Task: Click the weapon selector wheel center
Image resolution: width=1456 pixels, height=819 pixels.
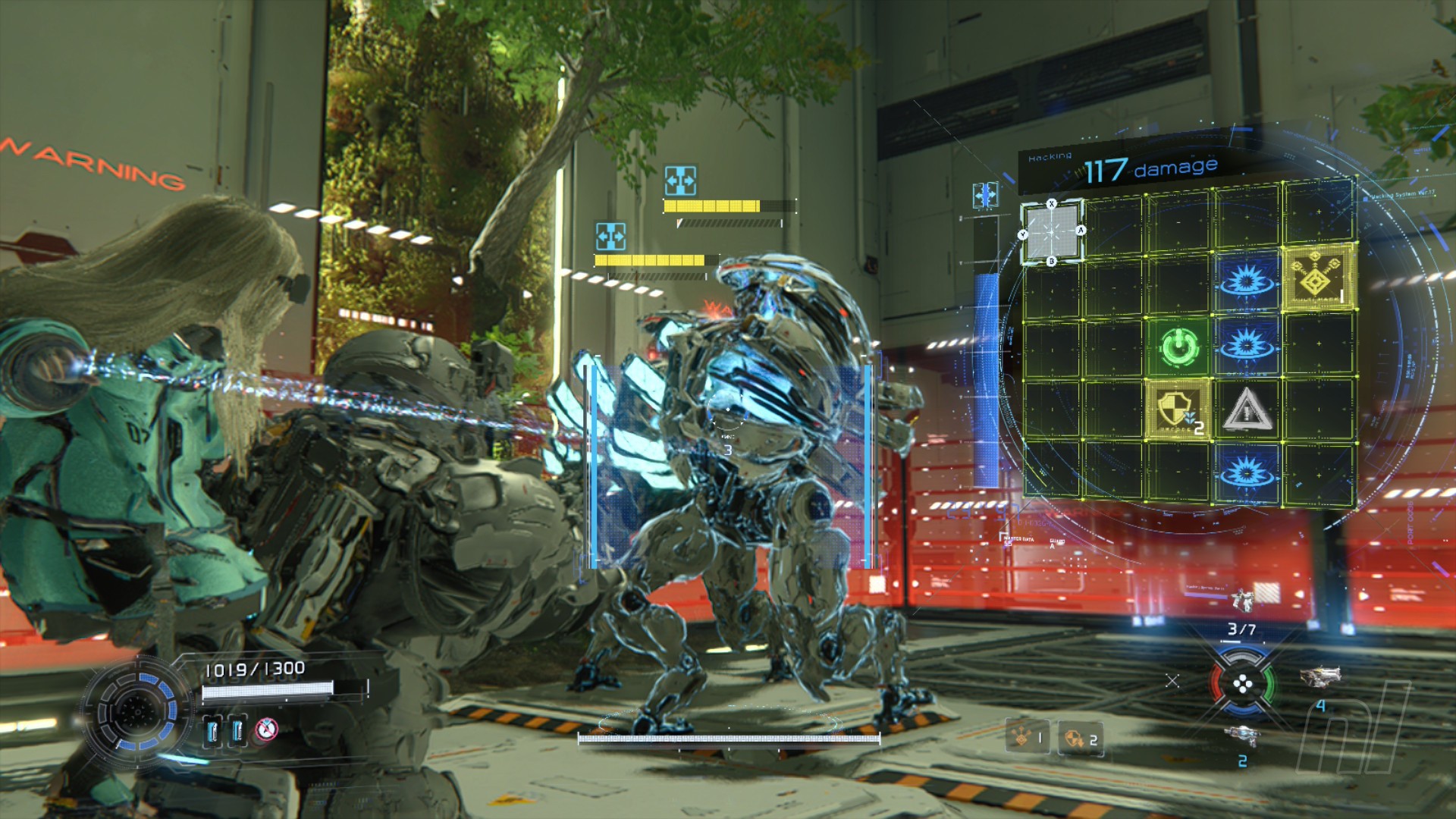Action: (1243, 685)
